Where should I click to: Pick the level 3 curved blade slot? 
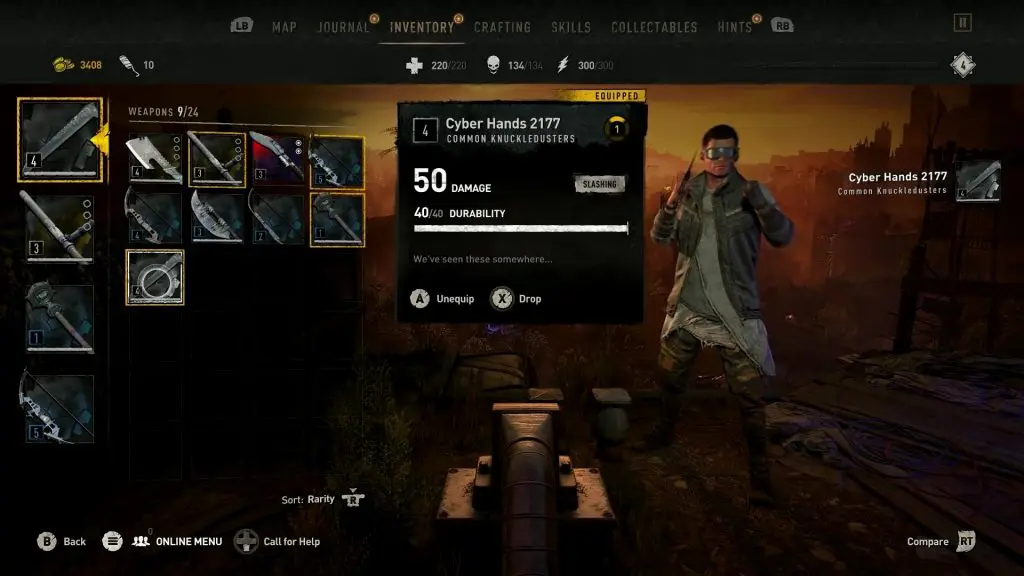tap(215, 218)
